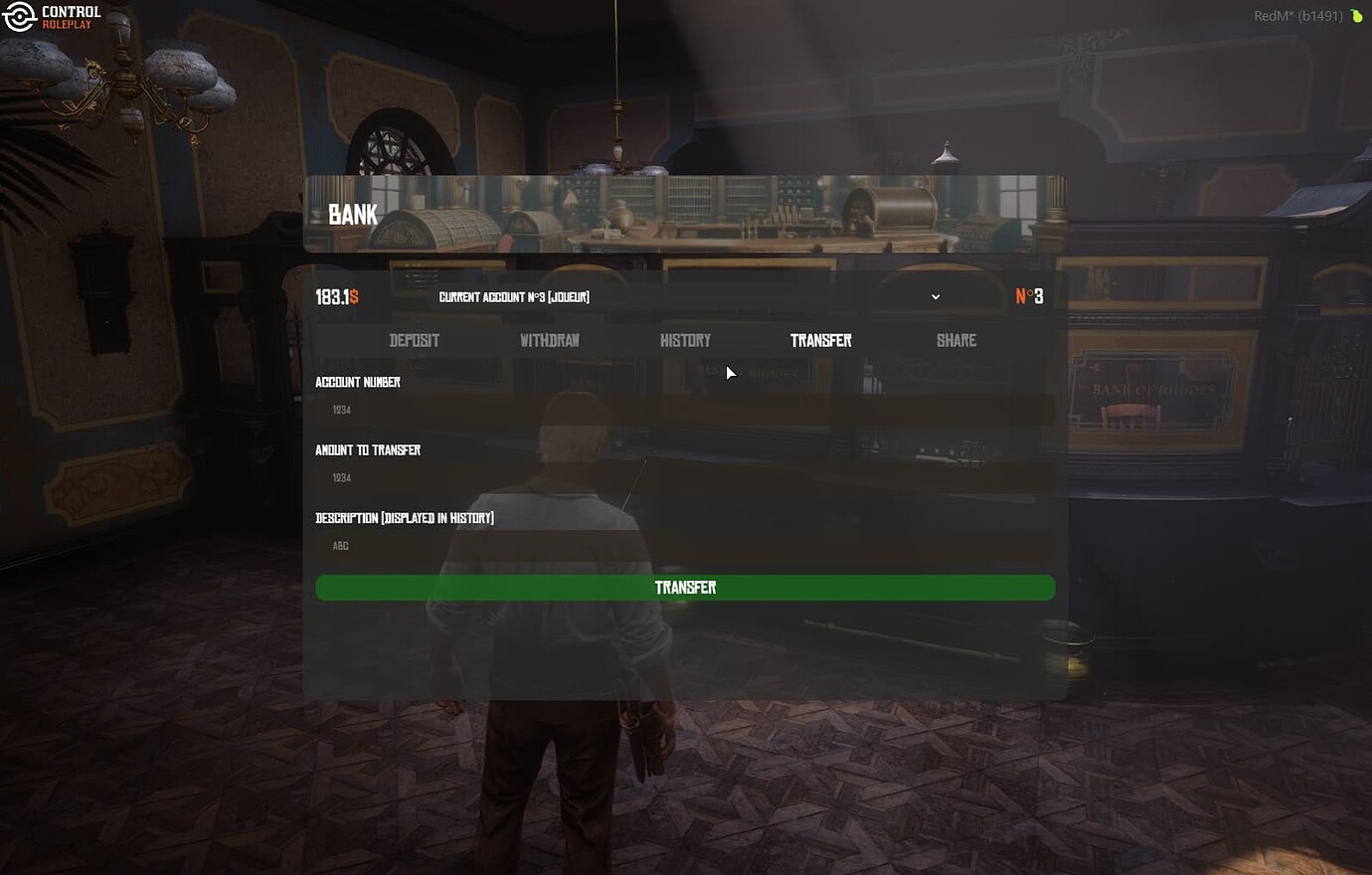Screen dimensions: 1372x875
Task: Click the BANK panel title
Action: (353, 214)
